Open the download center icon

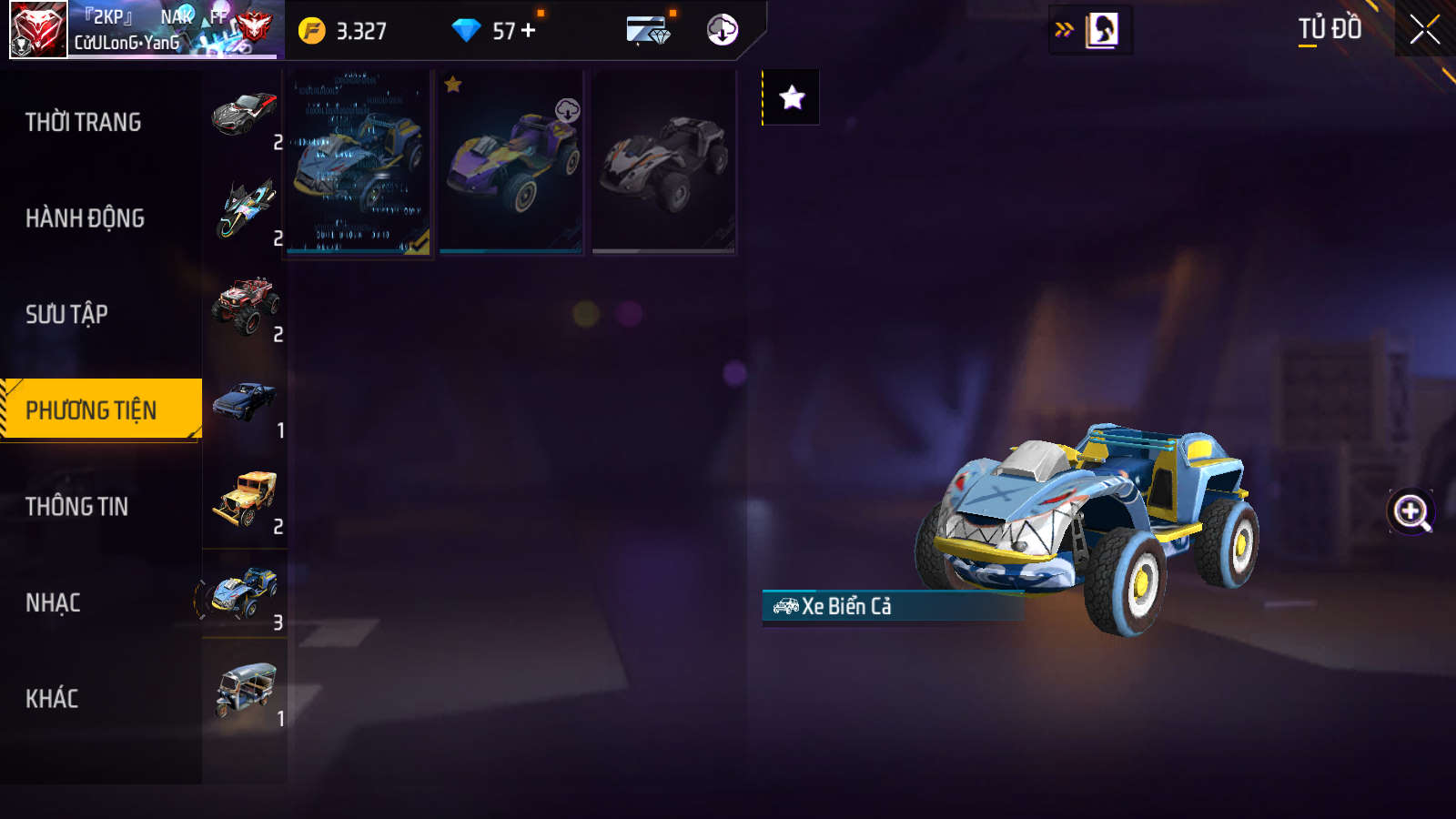point(722,30)
